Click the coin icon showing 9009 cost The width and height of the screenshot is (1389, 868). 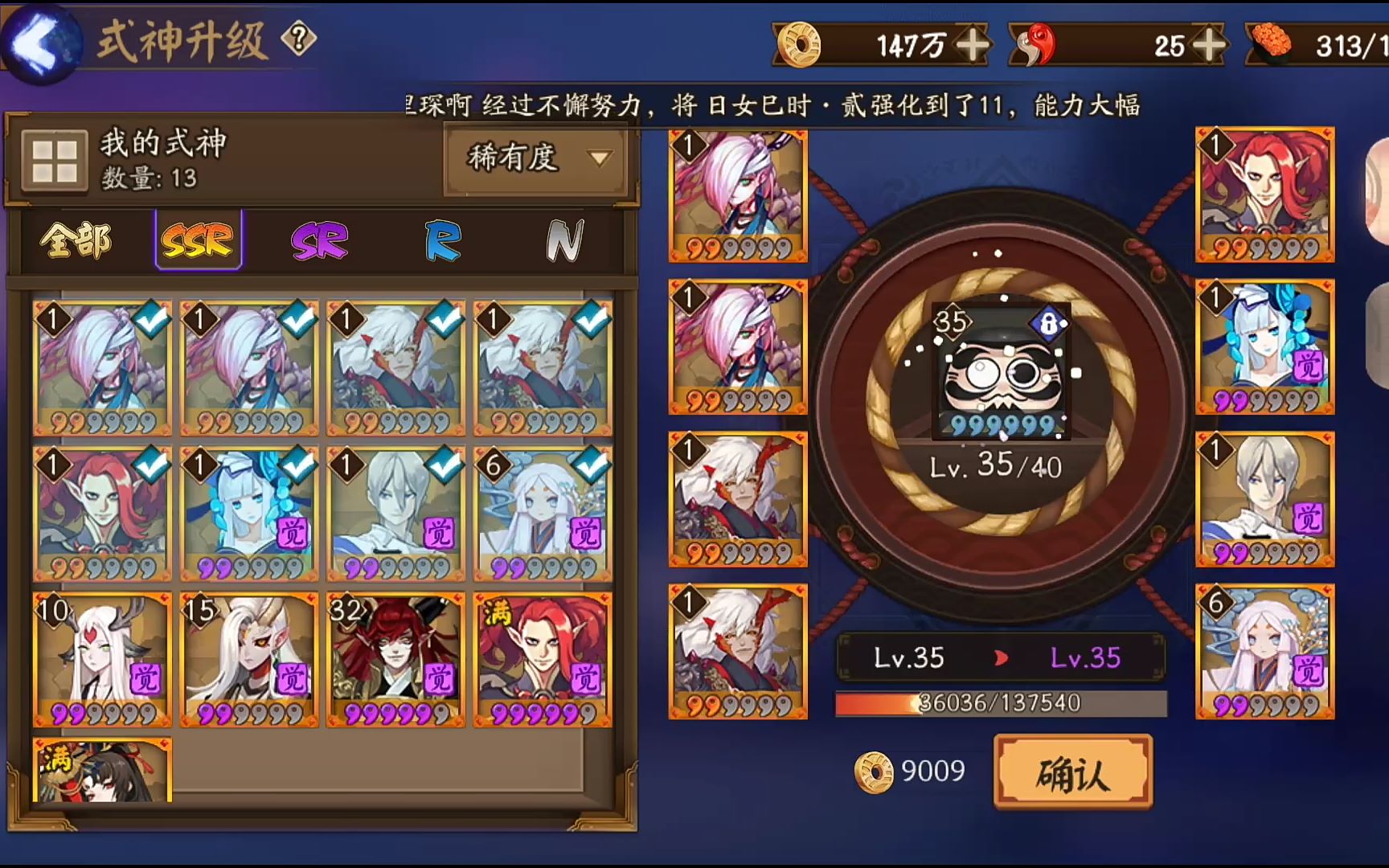point(875,771)
